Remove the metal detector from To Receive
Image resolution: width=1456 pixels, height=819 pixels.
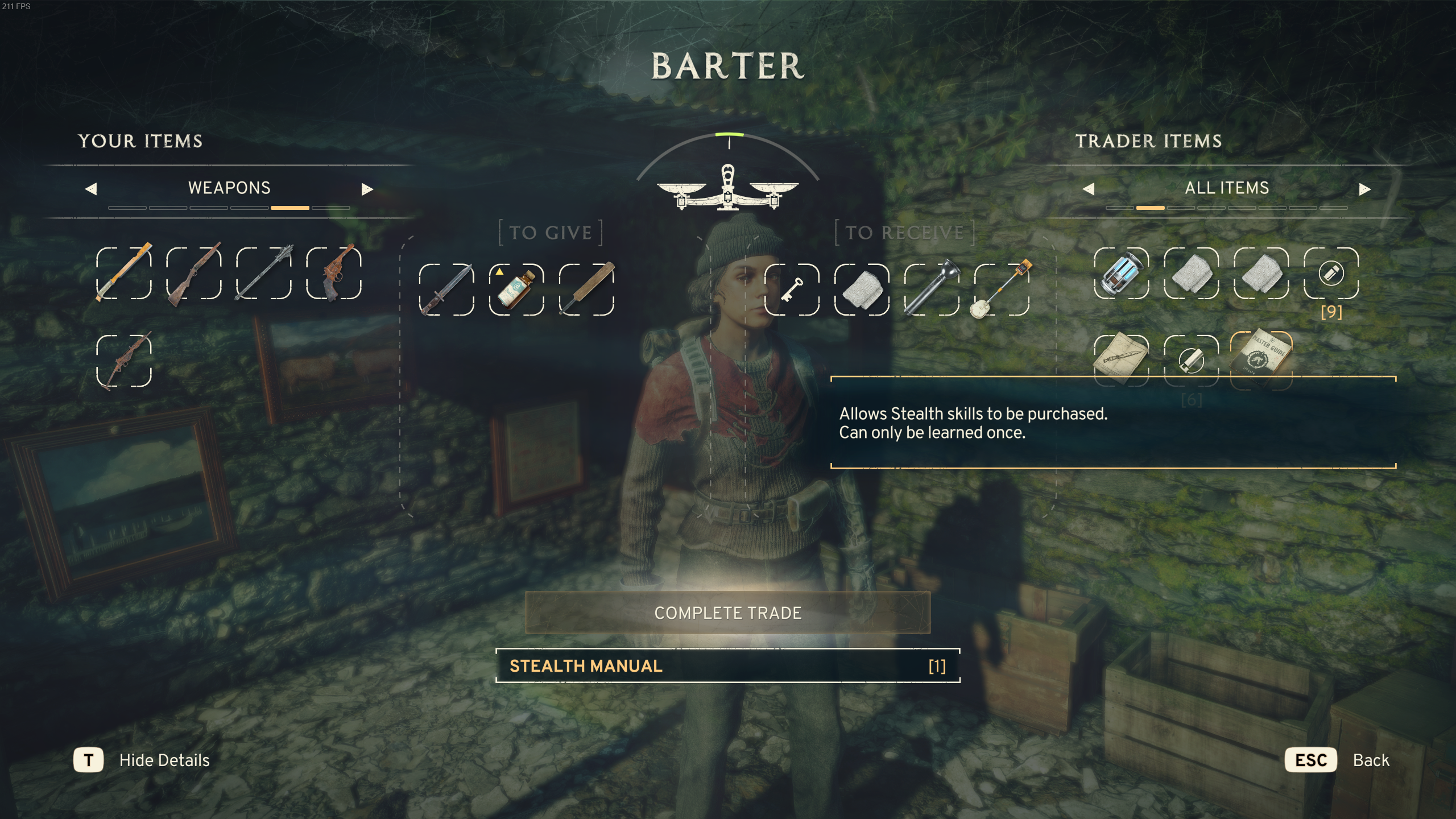1002,289
